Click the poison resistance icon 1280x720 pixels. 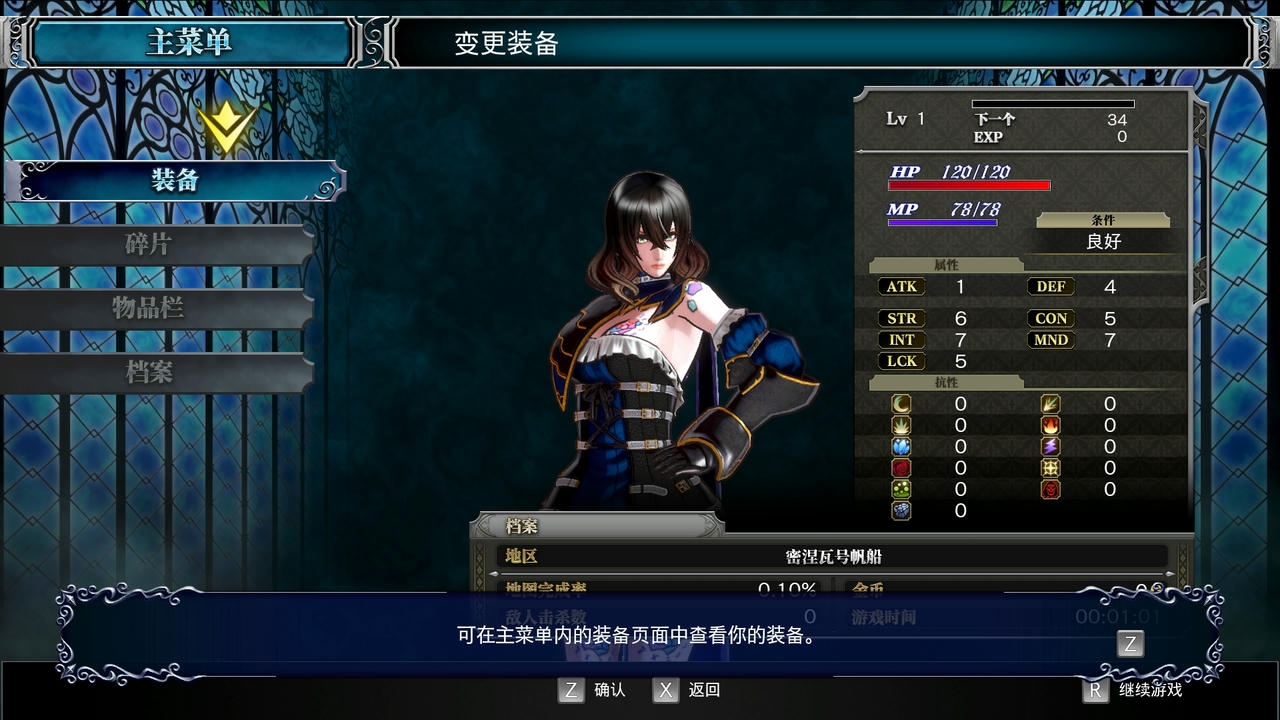pos(901,488)
